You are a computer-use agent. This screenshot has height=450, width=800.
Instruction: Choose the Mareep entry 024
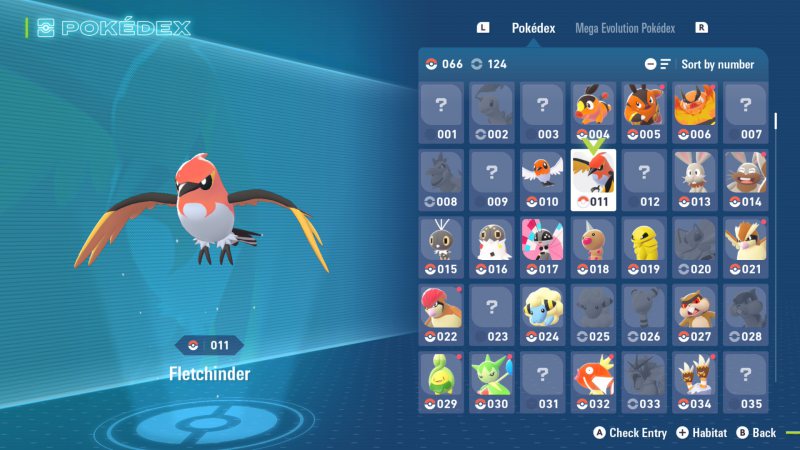(542, 314)
